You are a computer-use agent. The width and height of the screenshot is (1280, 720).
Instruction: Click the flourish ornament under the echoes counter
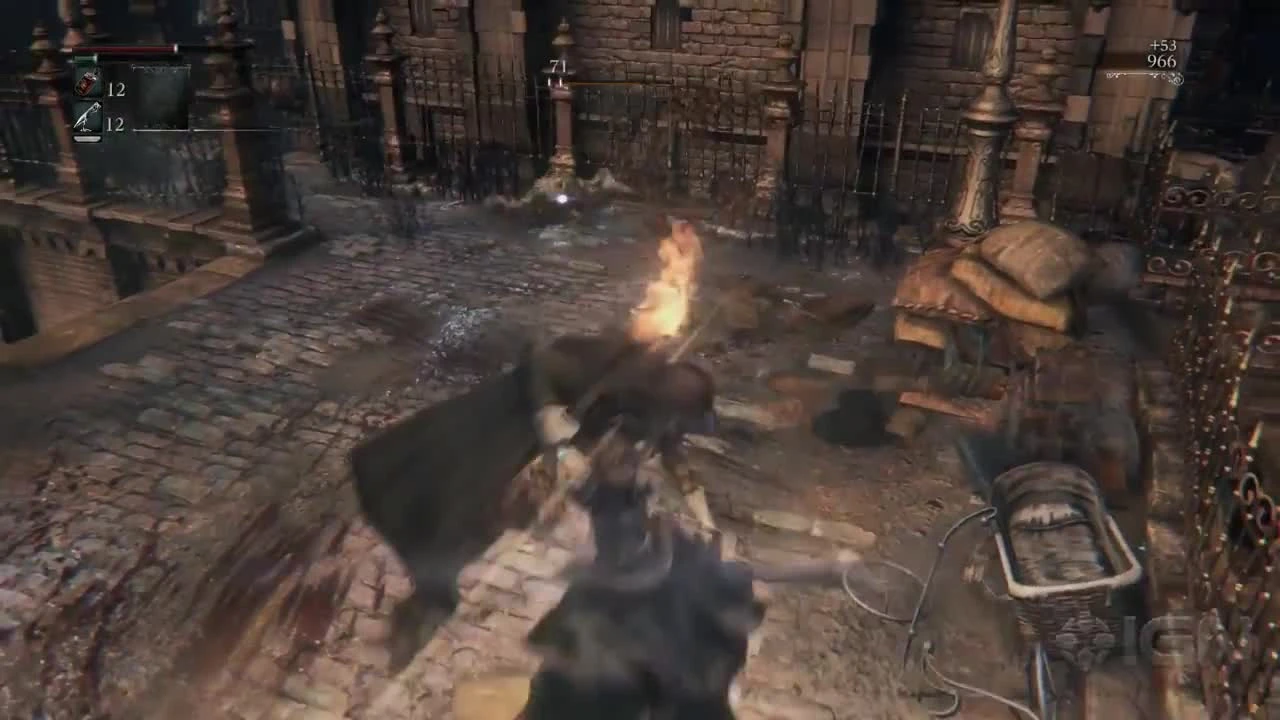1143,75
